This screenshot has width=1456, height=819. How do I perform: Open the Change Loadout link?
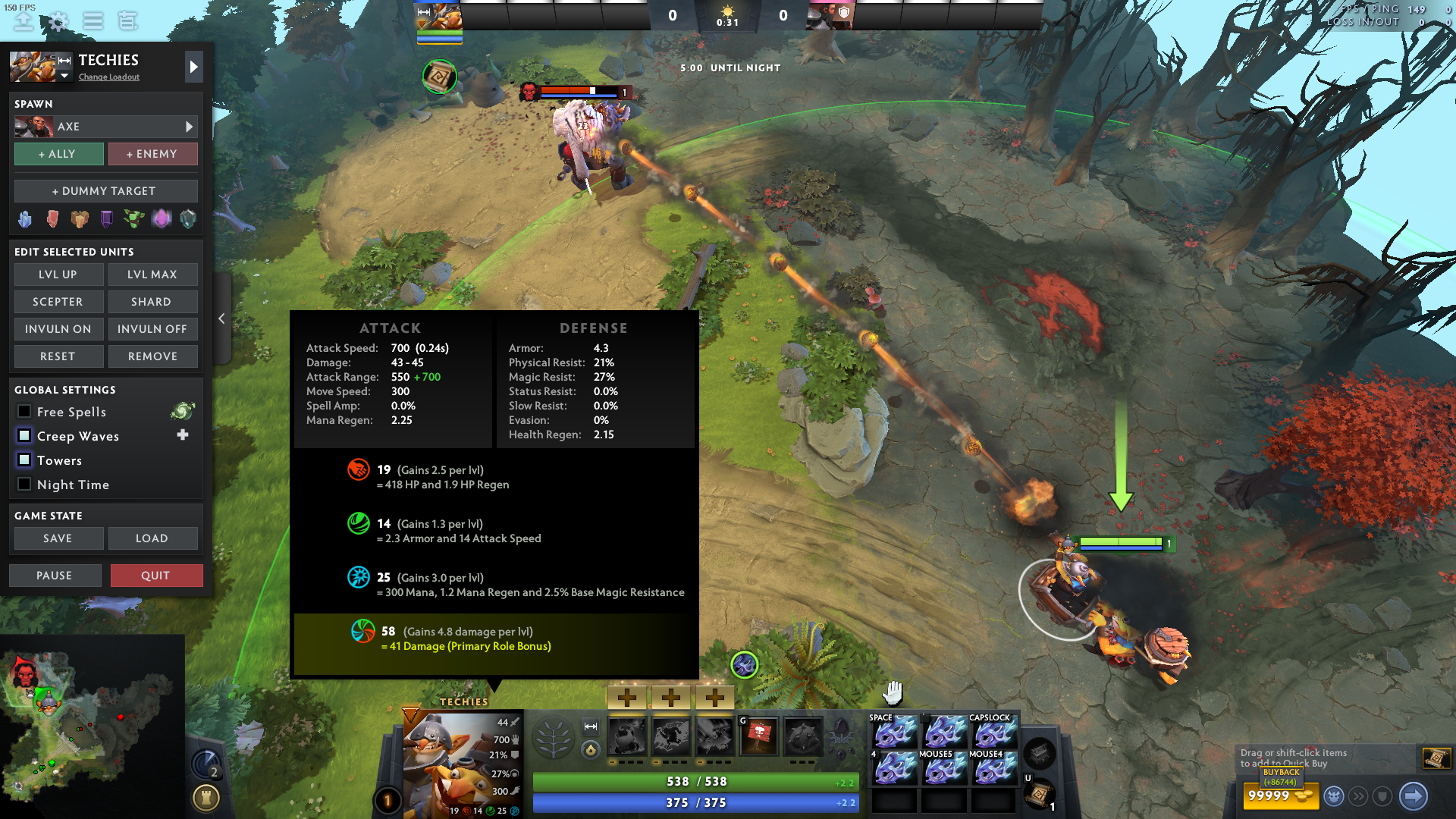coord(109,77)
